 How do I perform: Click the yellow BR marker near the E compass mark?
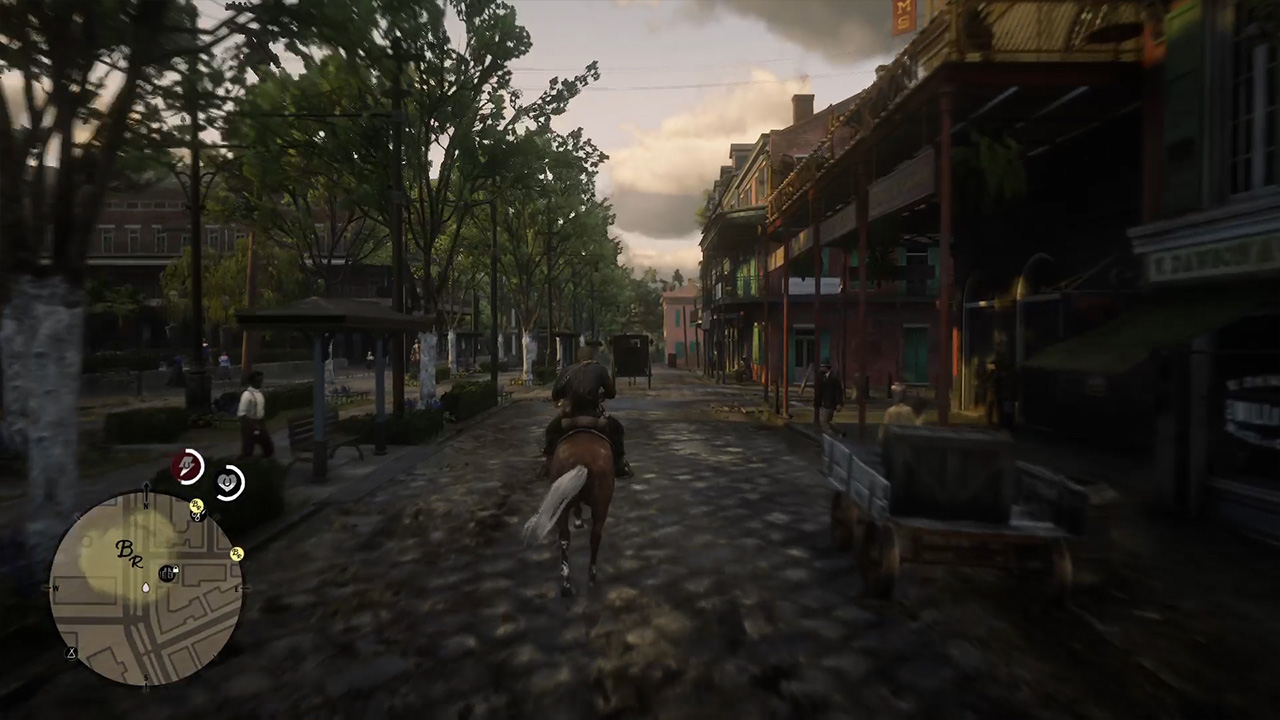pos(237,554)
